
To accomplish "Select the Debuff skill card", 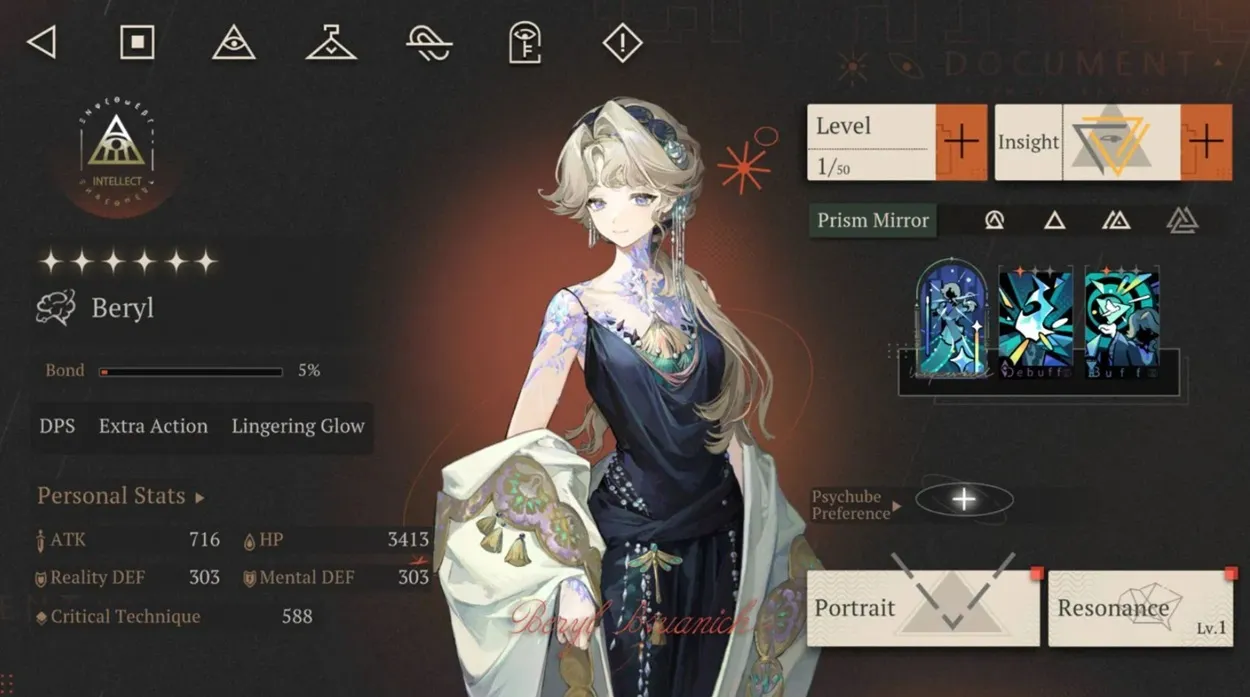I will 1035,323.
